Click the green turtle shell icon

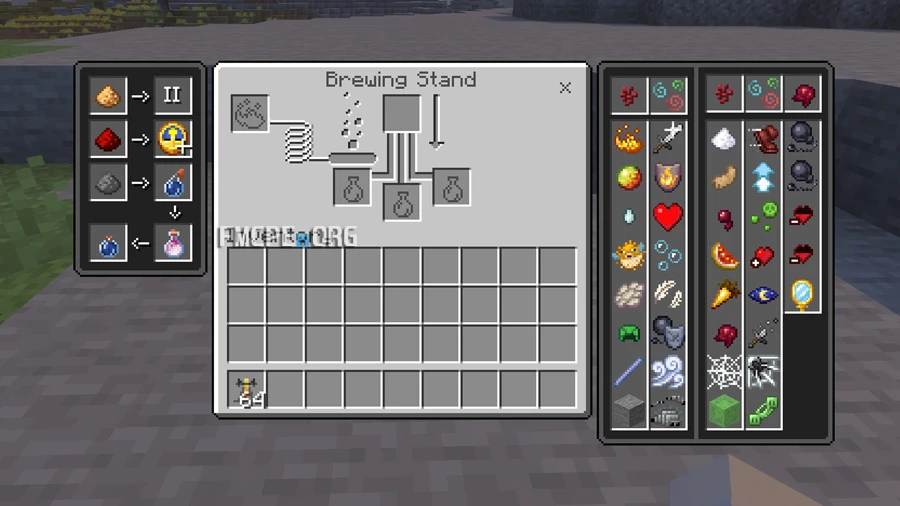(x=629, y=333)
